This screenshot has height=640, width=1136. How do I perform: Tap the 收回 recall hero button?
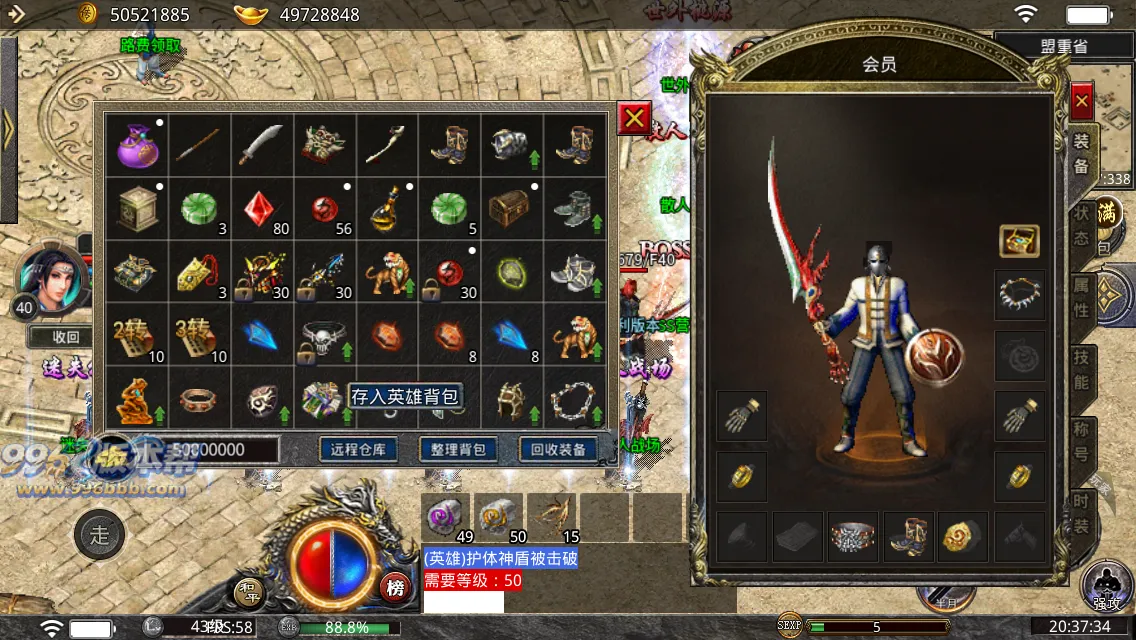[66, 337]
